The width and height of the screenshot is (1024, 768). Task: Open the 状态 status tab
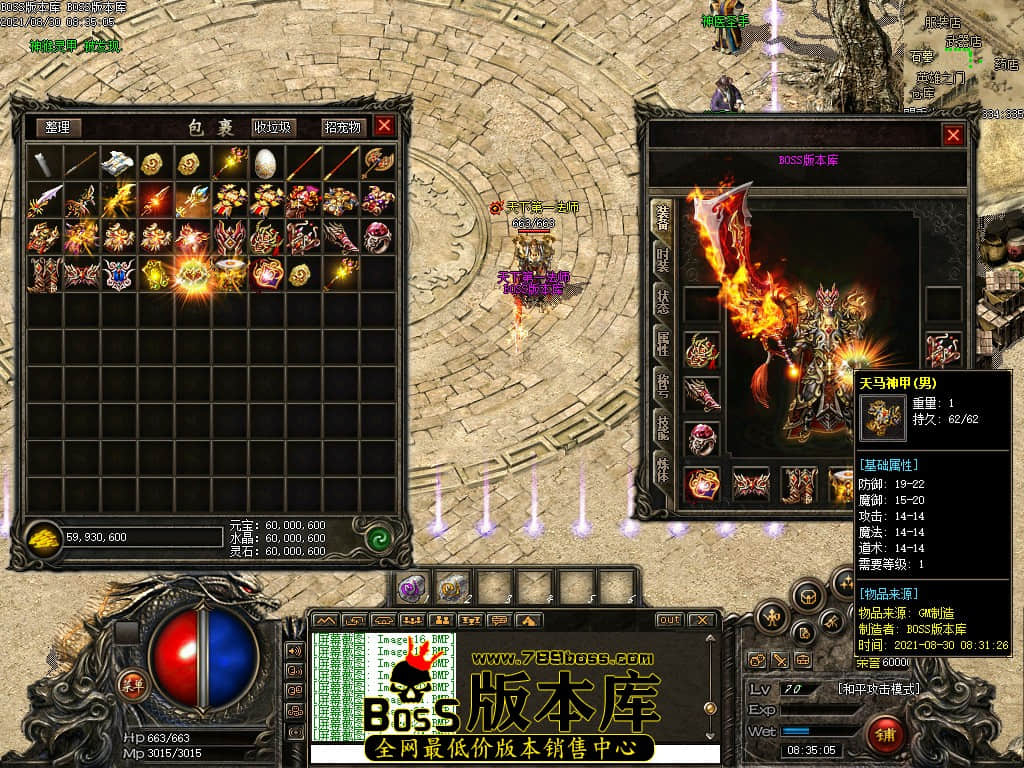[662, 303]
